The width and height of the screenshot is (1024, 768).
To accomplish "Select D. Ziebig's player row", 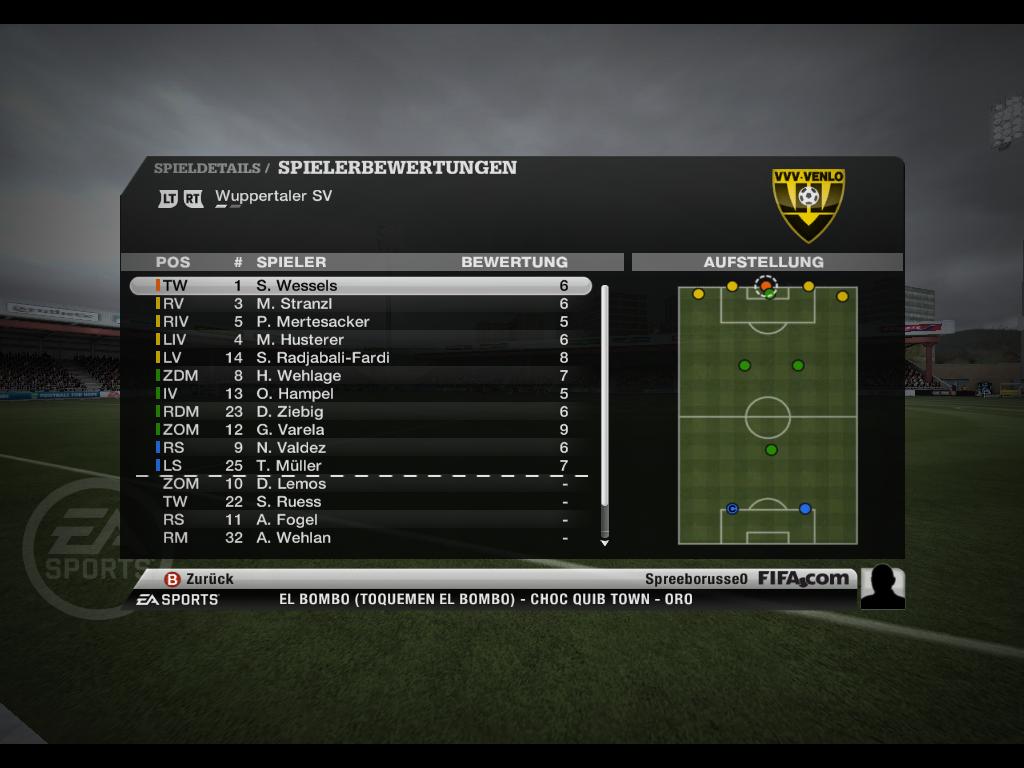I will 360,412.
